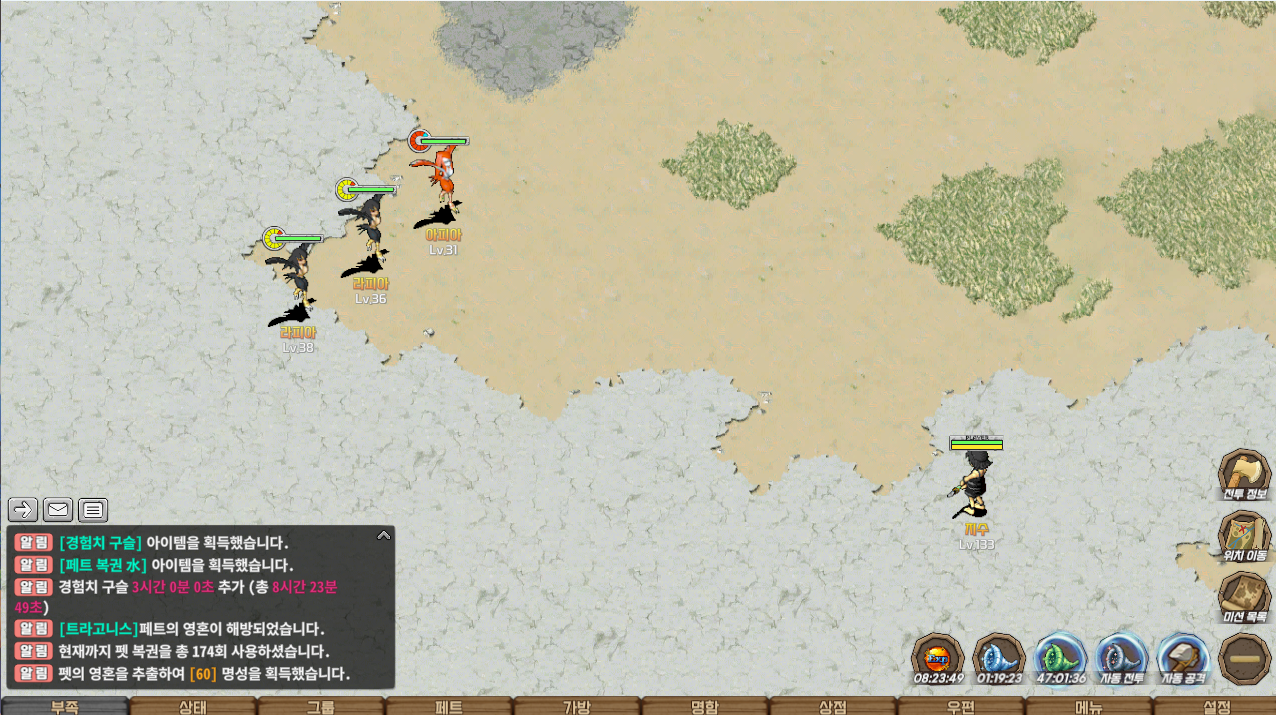Viewport: 1276px width, 715px height.
Task: Open the 부족 tribe tab
Action: coord(64,707)
